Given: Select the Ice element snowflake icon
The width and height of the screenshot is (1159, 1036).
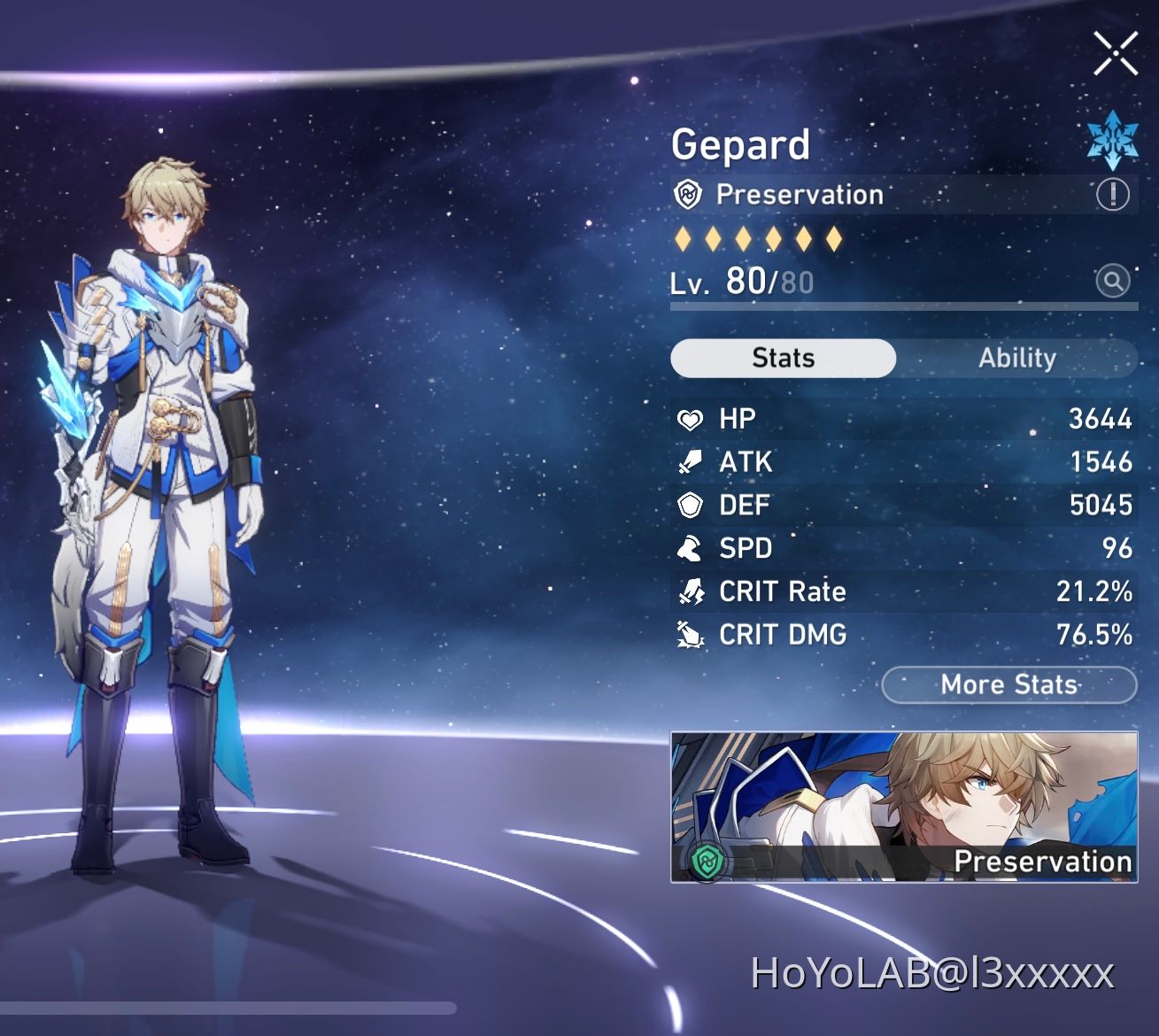Looking at the screenshot, I should pos(1113,140).
